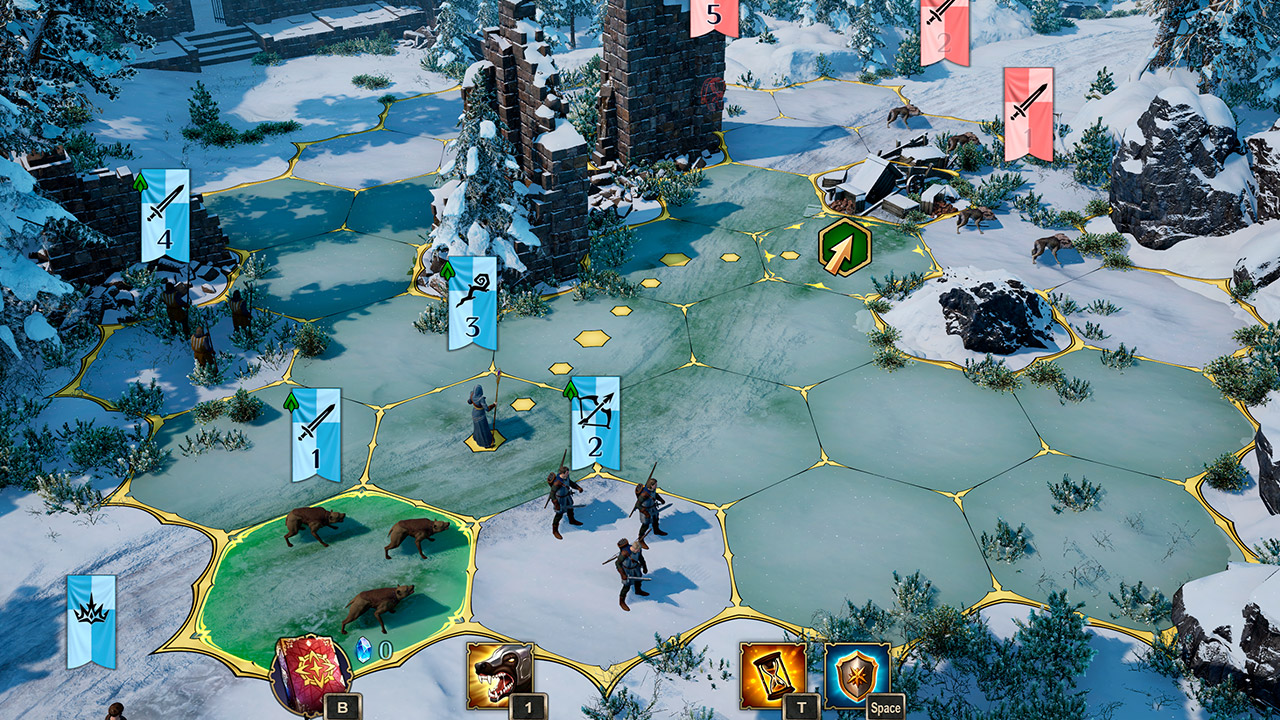The width and height of the screenshot is (1280, 720).
Task: Target the faded red sword banner numbered 2
Action: pos(944,30)
